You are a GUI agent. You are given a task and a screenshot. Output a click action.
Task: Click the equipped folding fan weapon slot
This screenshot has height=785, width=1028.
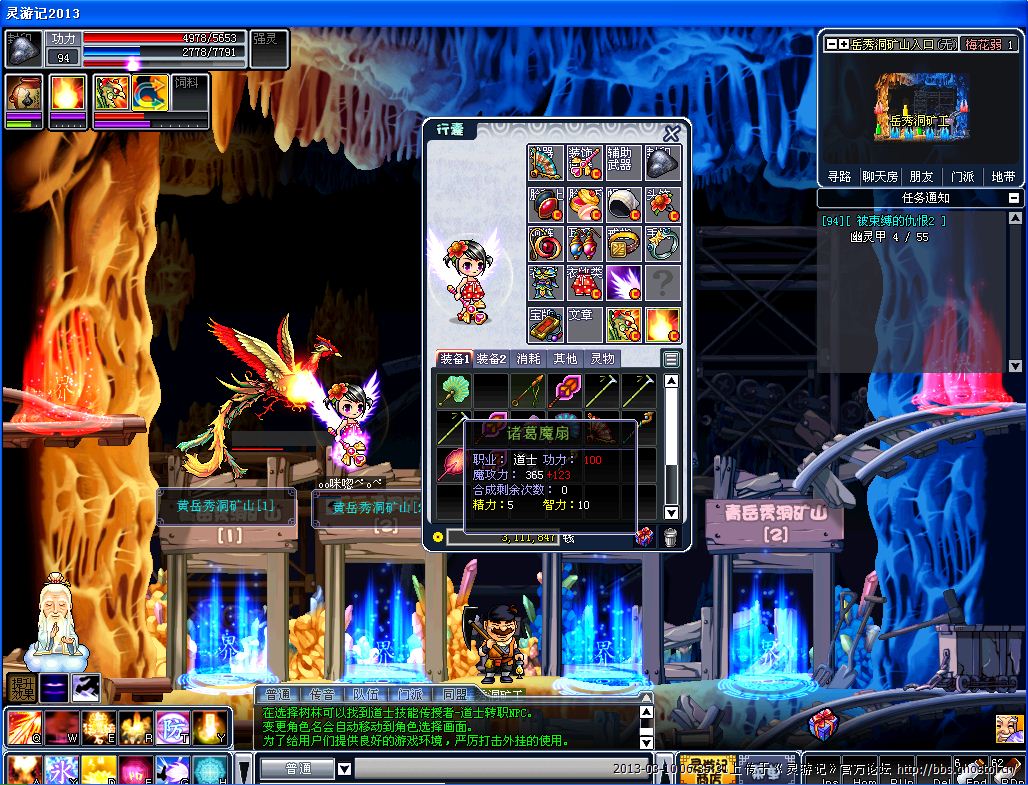tap(545, 163)
